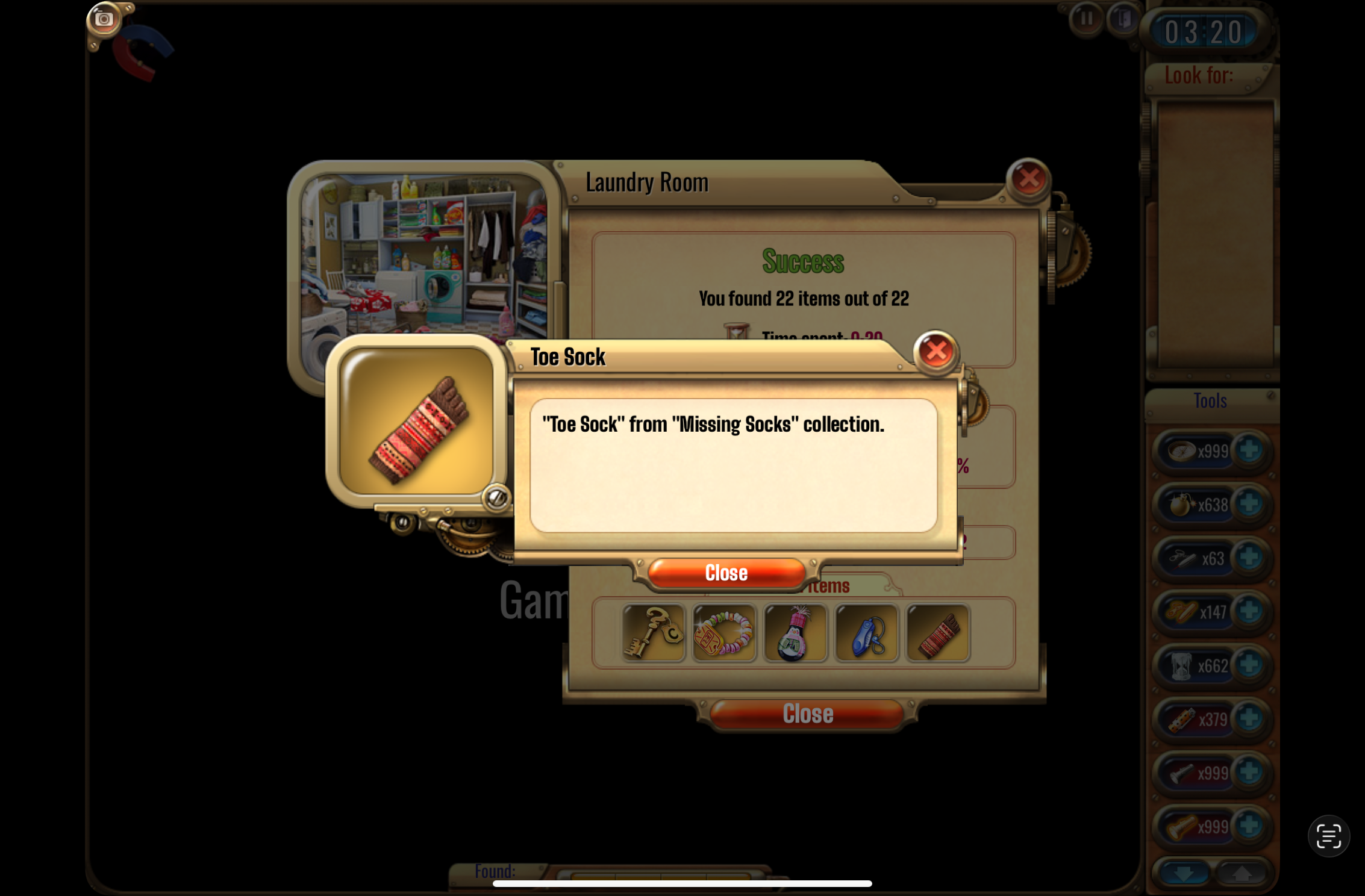Add more bombs with the plus button
Image resolution: width=1365 pixels, height=896 pixels.
tap(1249, 504)
